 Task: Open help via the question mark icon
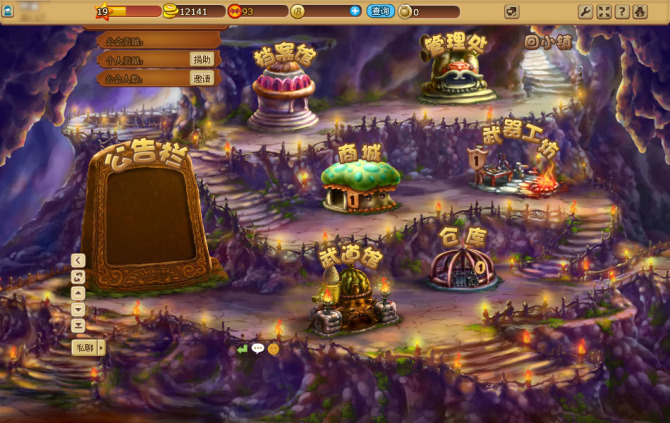tap(621, 12)
